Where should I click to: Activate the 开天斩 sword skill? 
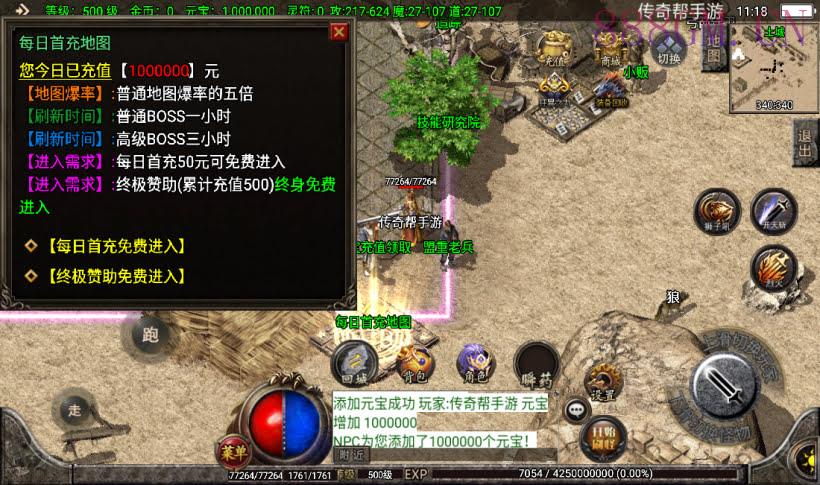coord(773,211)
